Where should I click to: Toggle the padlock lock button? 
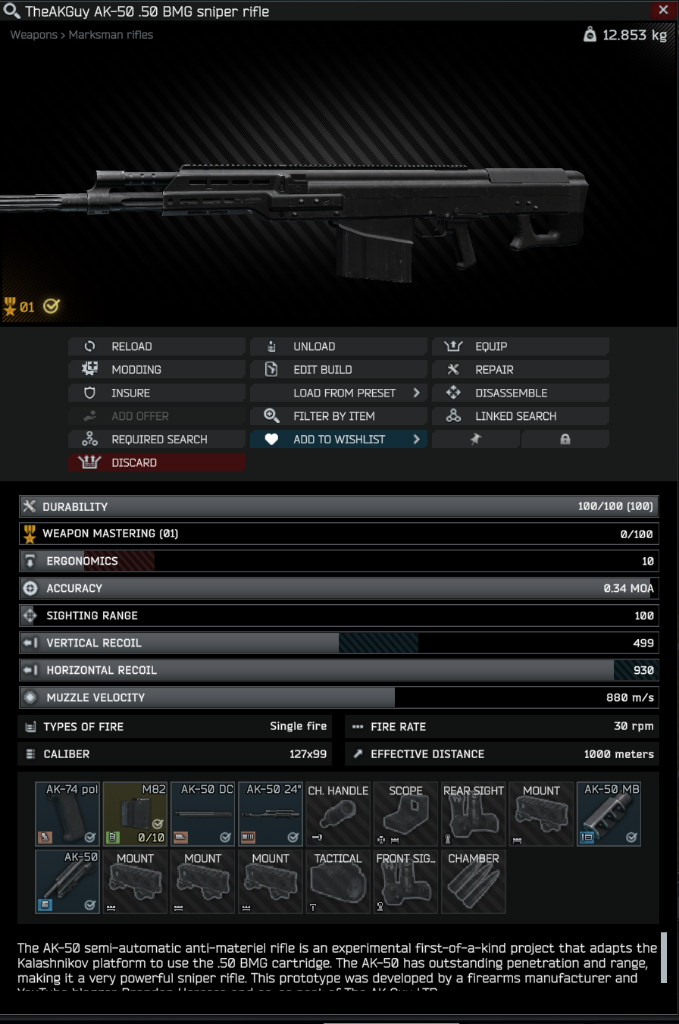click(x=565, y=439)
